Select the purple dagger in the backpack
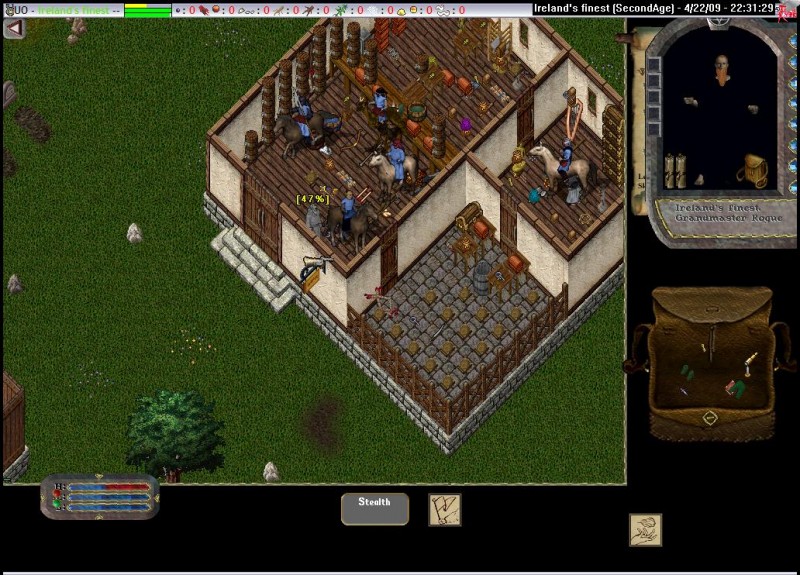The width and height of the screenshot is (800, 575). [683, 391]
